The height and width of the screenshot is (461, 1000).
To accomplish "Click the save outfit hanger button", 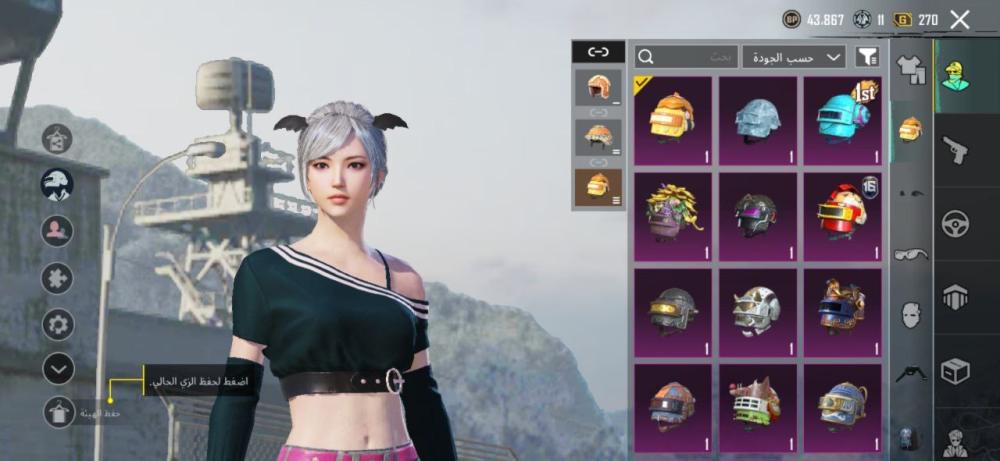I will pos(58,411).
